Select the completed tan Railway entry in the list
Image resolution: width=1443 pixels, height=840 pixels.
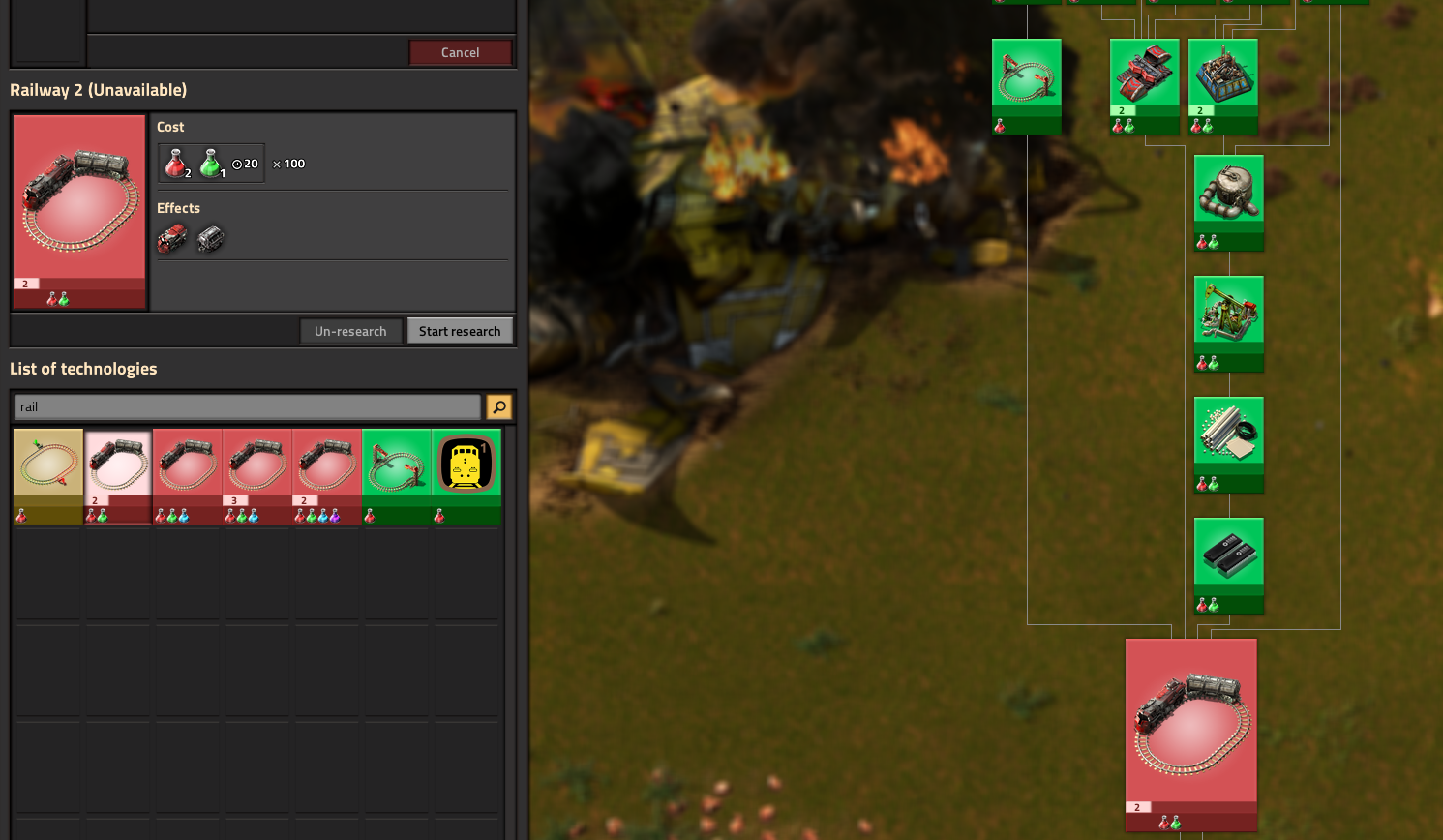(47, 463)
